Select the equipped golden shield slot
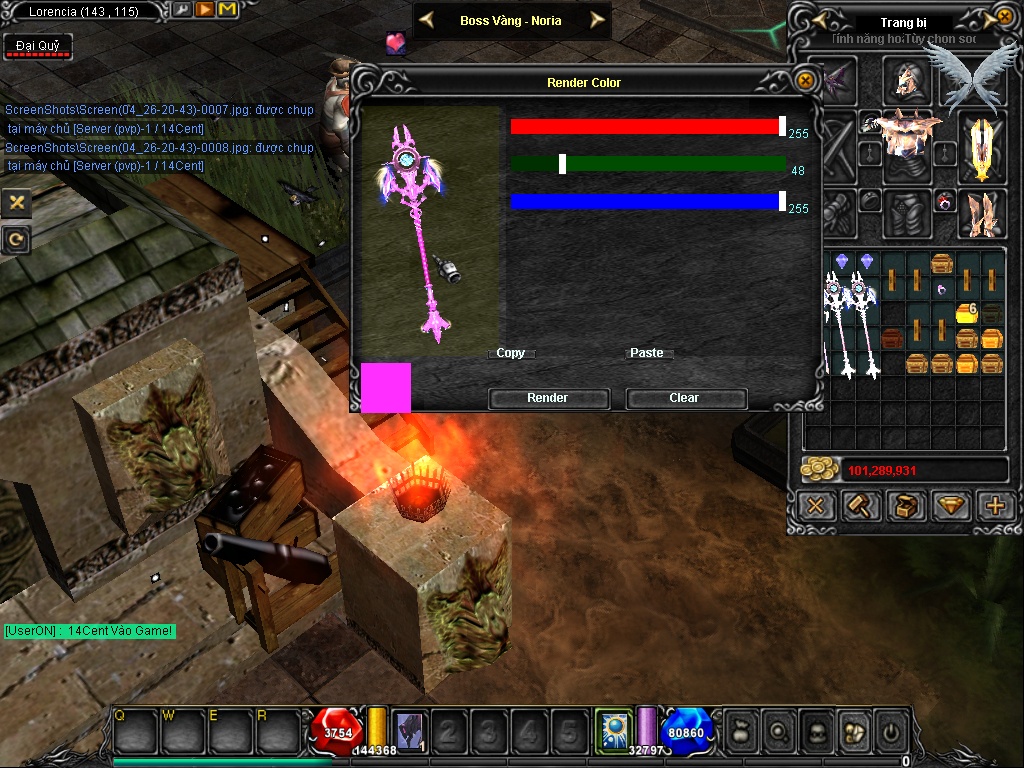The width and height of the screenshot is (1024, 768). 981,147
